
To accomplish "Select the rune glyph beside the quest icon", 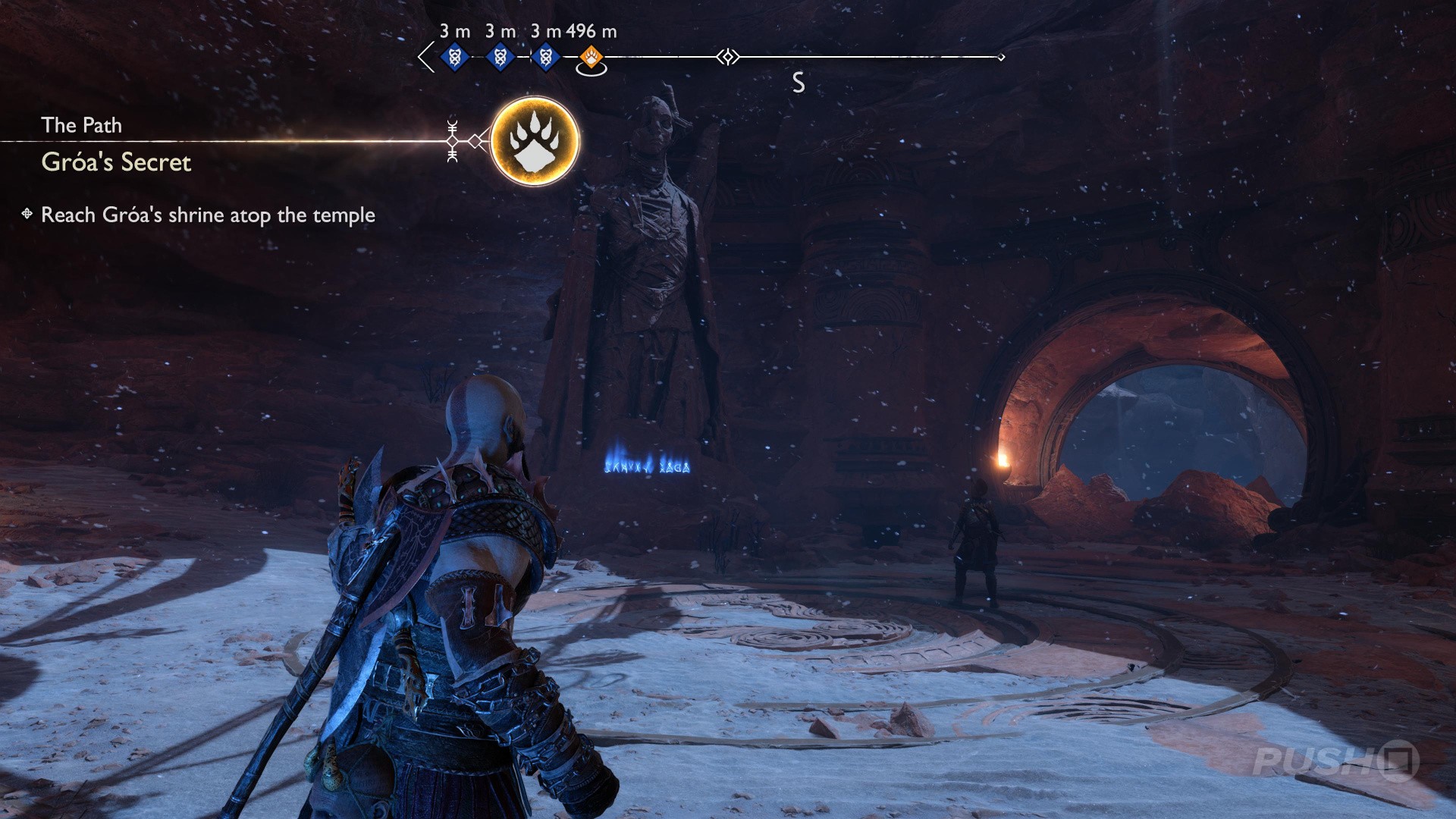I will click(x=453, y=140).
